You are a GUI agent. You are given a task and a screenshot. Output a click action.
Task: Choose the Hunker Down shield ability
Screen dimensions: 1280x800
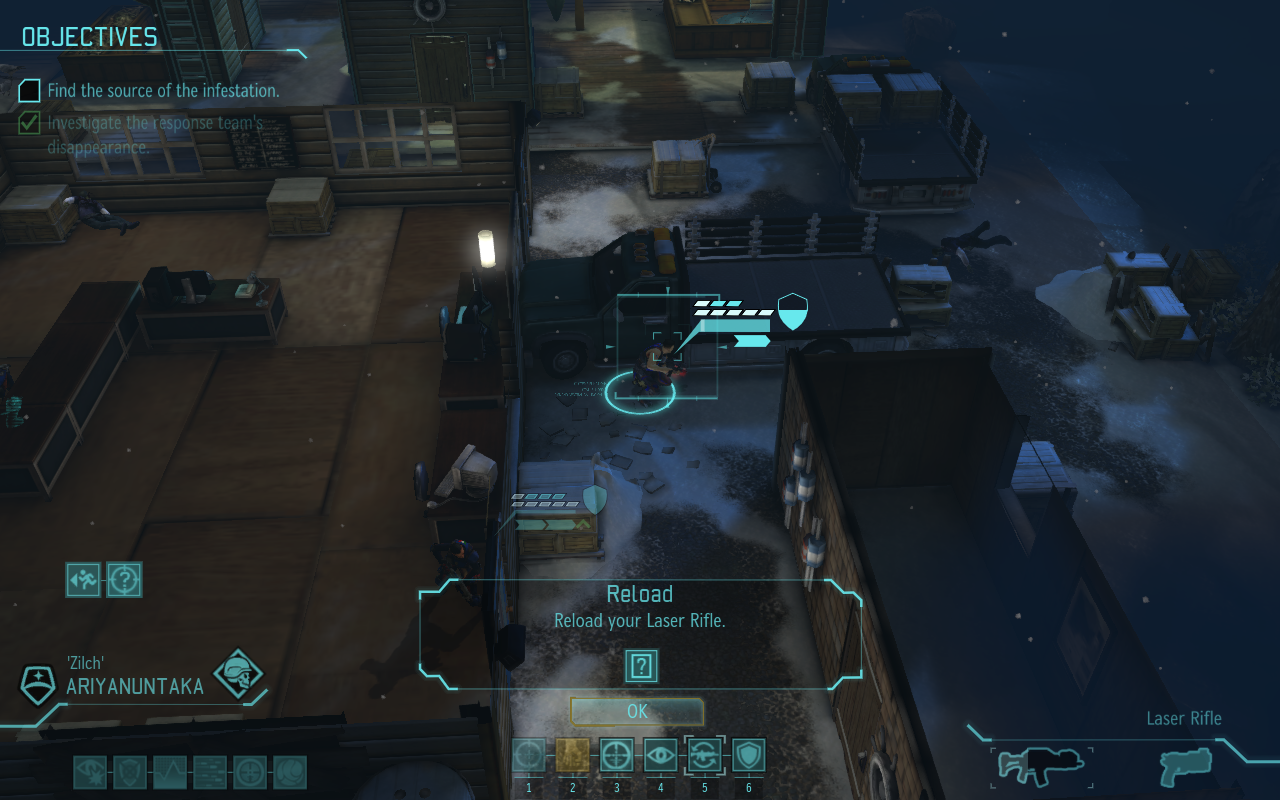(747, 755)
